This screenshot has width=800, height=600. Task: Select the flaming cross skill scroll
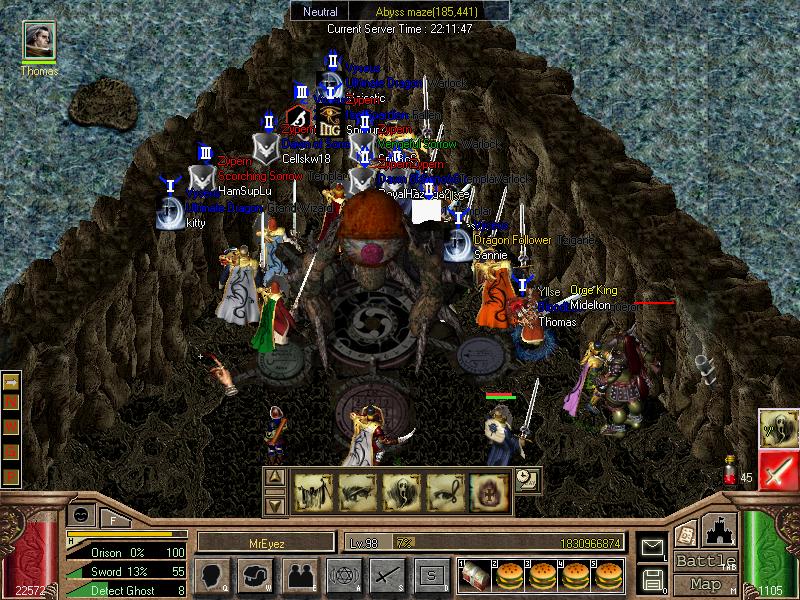pos(488,491)
